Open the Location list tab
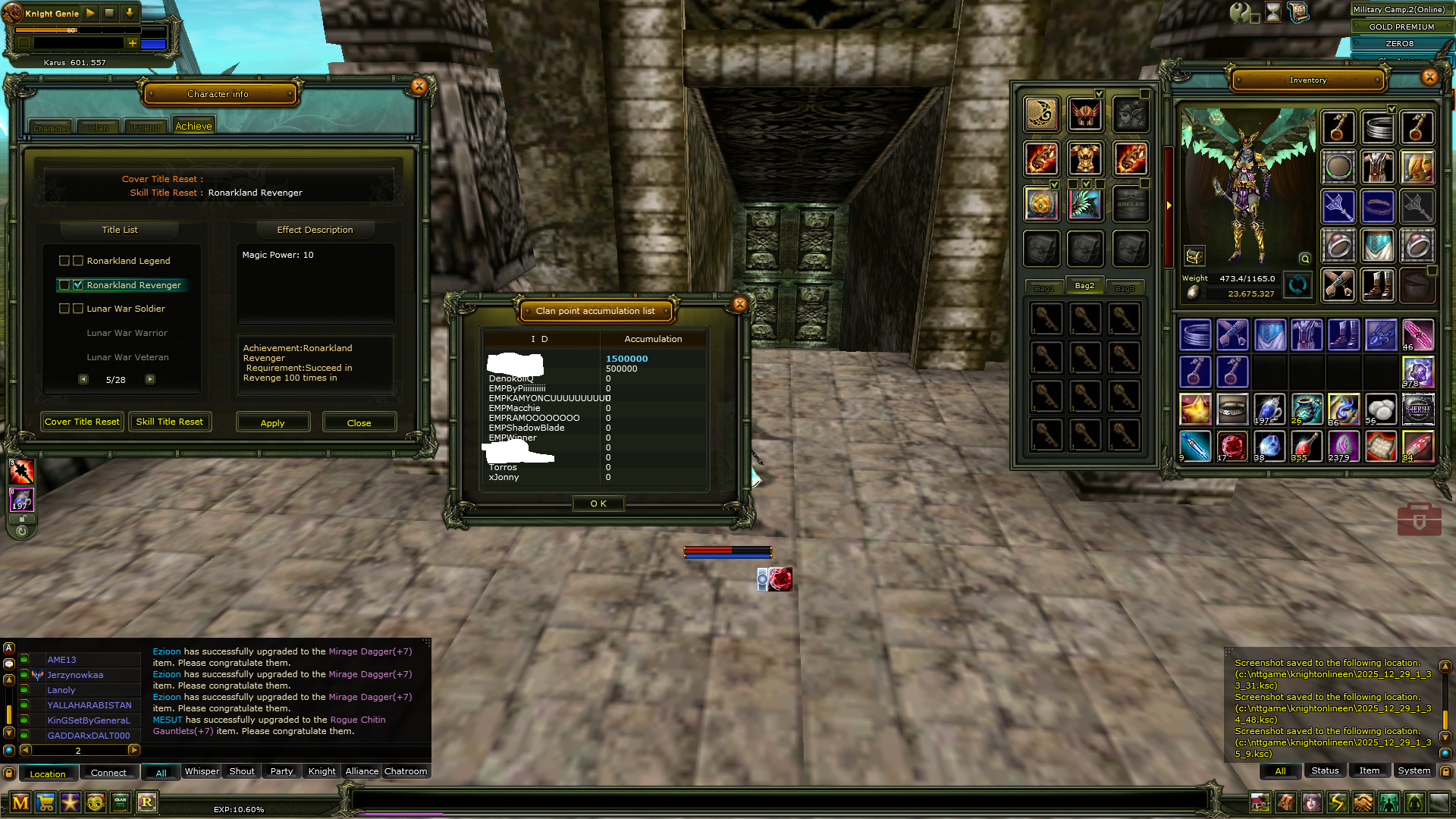This screenshot has width=1456, height=819. coord(48,773)
